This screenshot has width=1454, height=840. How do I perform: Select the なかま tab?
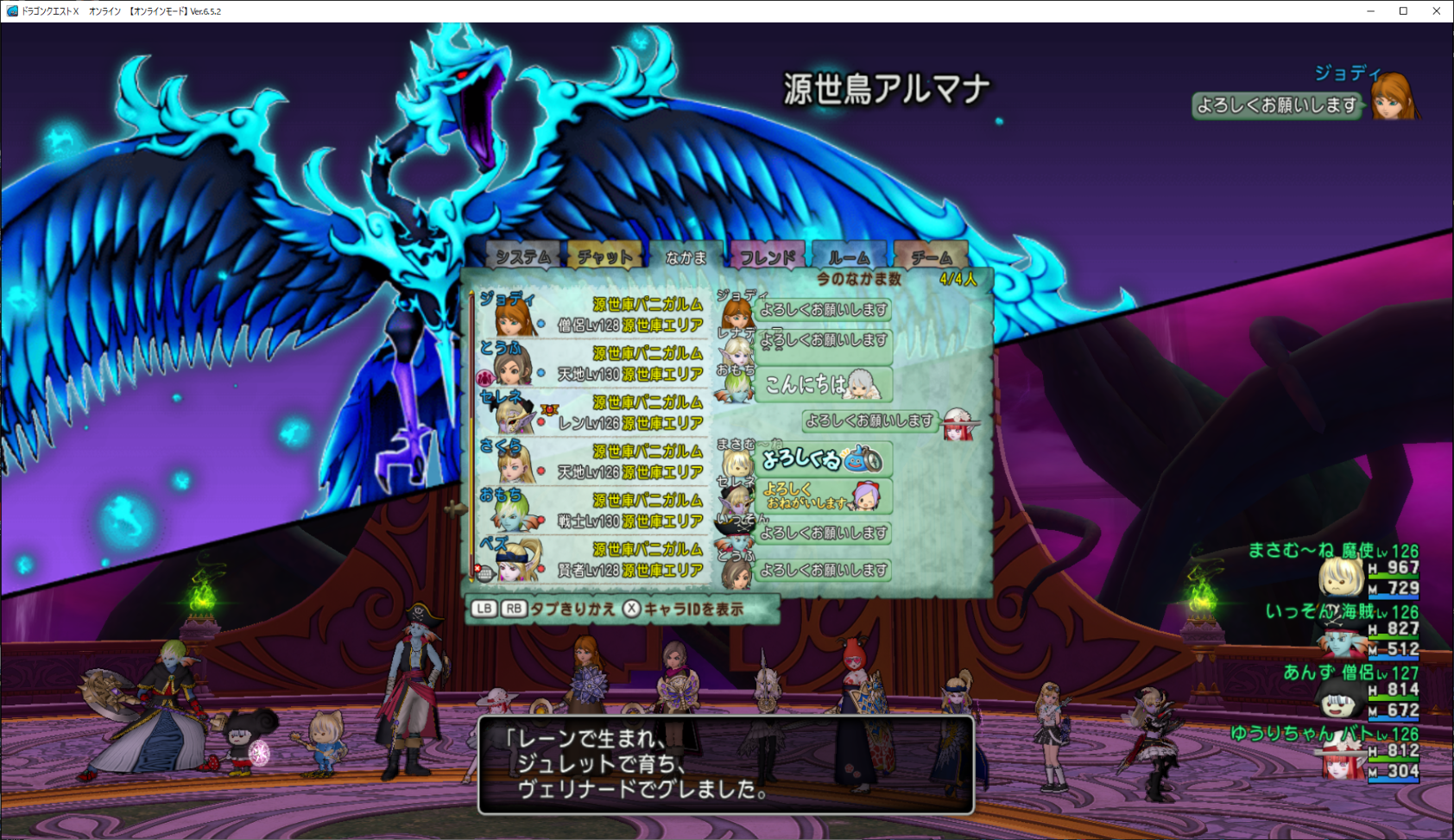686,256
